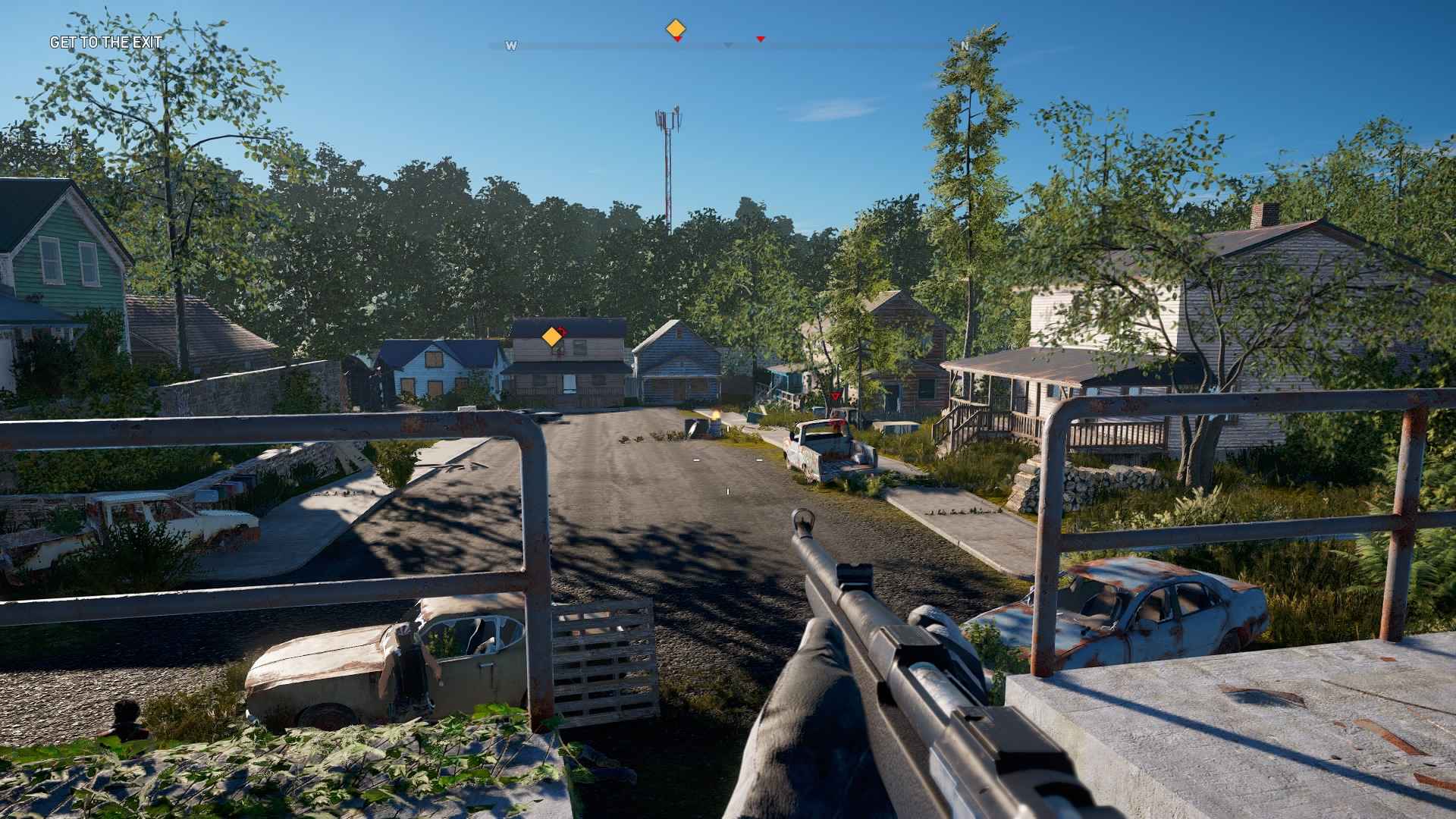Select the radio tower on the horizon
The image size is (1456, 819).
[x=666, y=152]
